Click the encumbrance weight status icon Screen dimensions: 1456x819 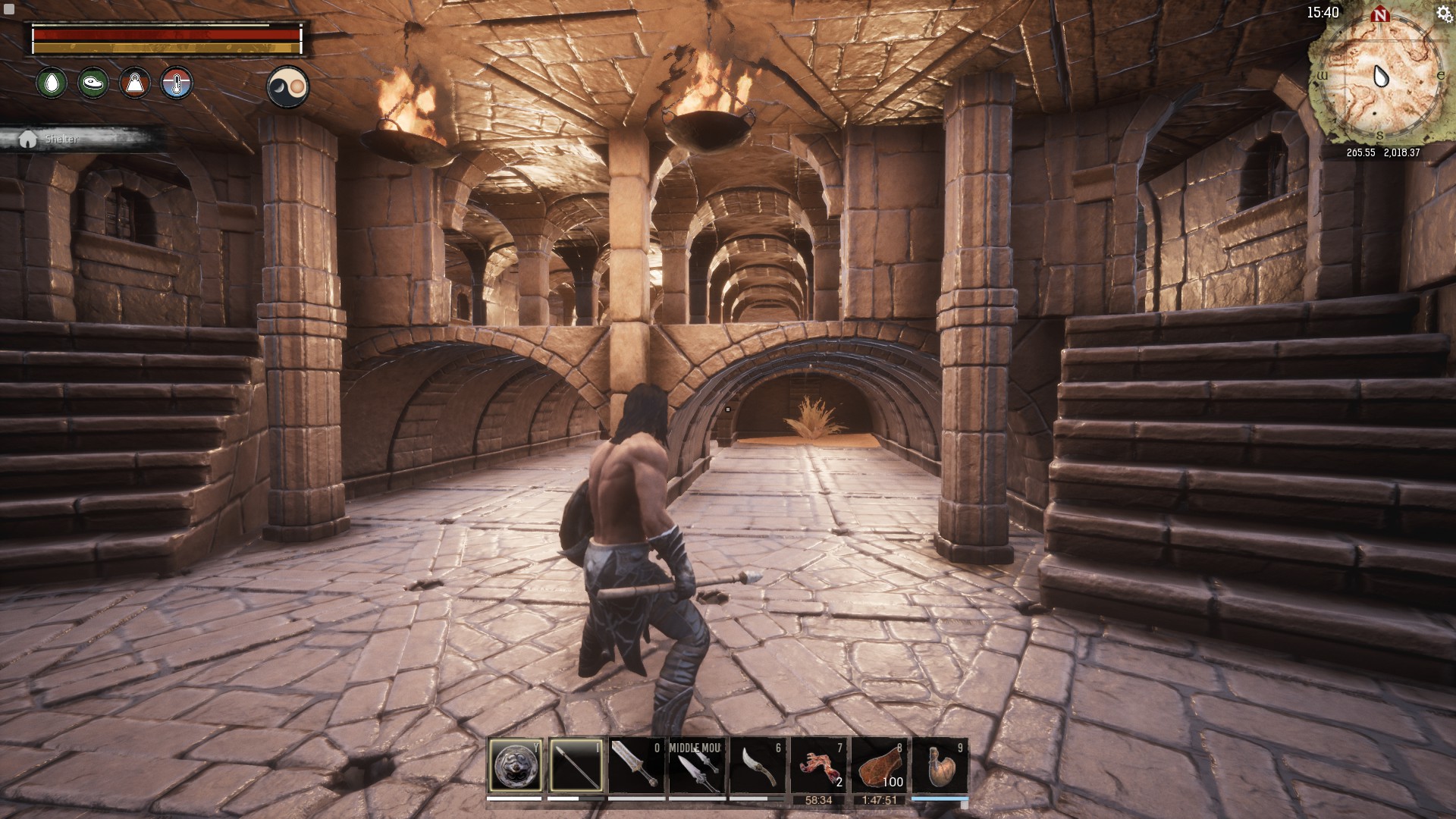pos(135,83)
